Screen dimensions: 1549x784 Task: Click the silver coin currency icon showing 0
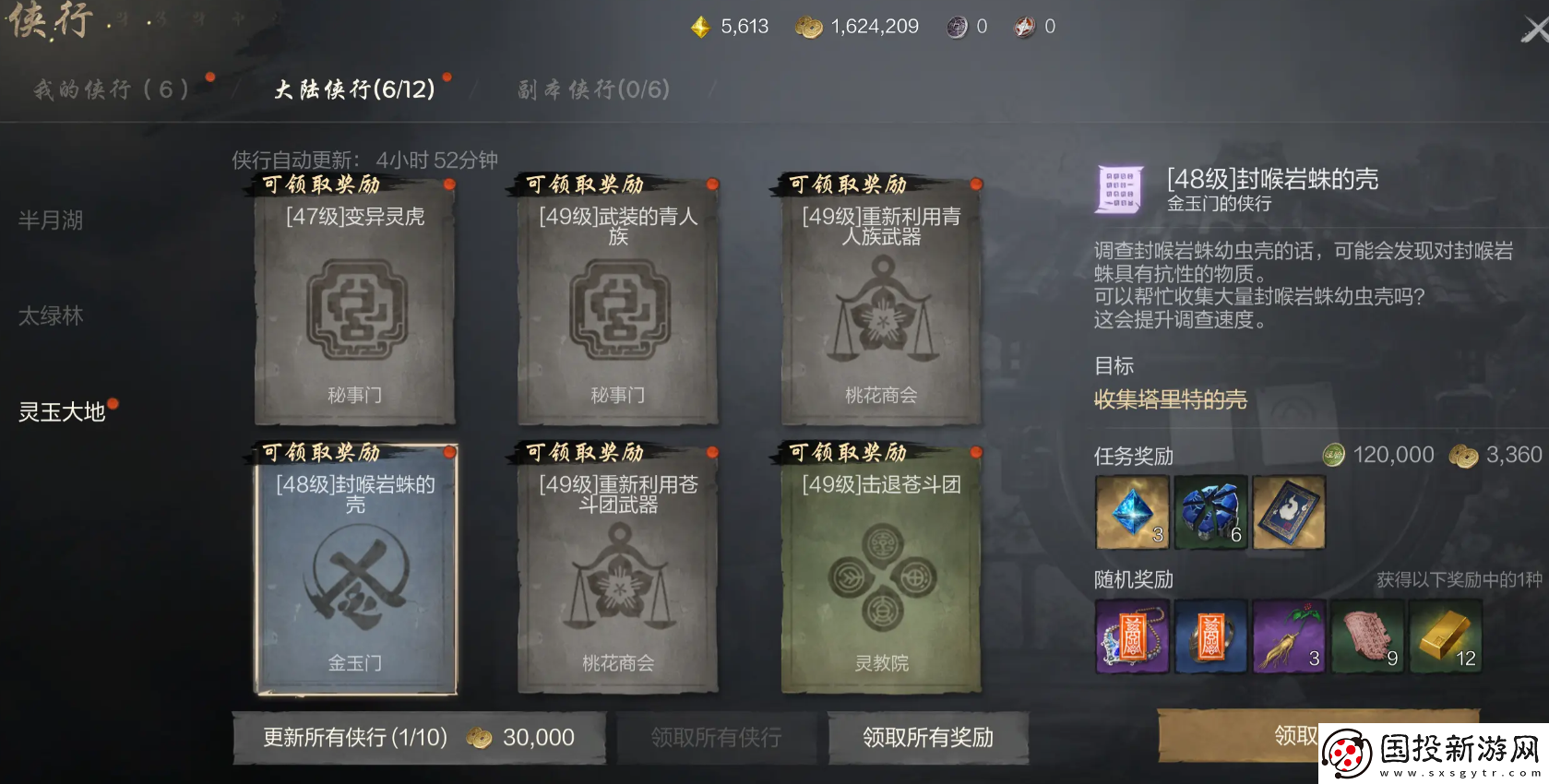pos(957,26)
